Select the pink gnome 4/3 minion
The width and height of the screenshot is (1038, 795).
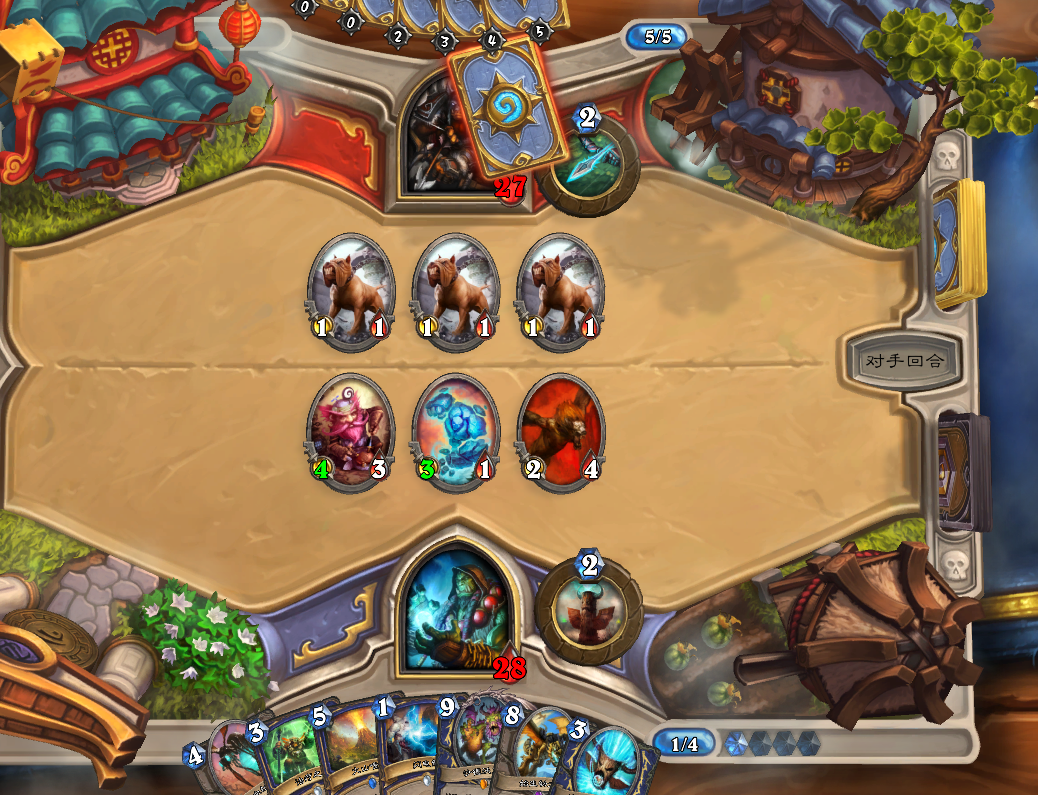tap(349, 431)
